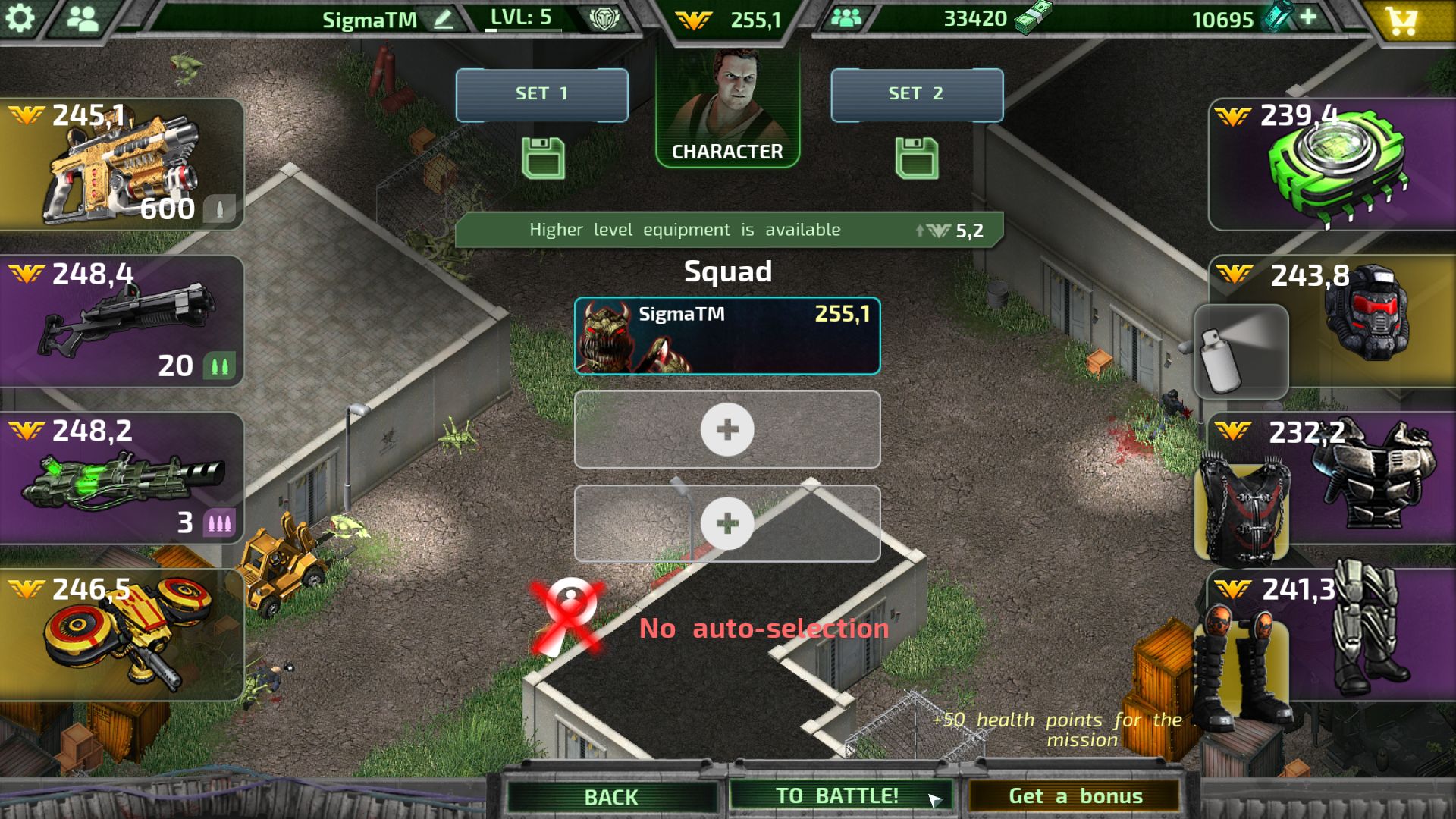Open the shopping cart store
The image size is (1456, 819).
(1402, 20)
